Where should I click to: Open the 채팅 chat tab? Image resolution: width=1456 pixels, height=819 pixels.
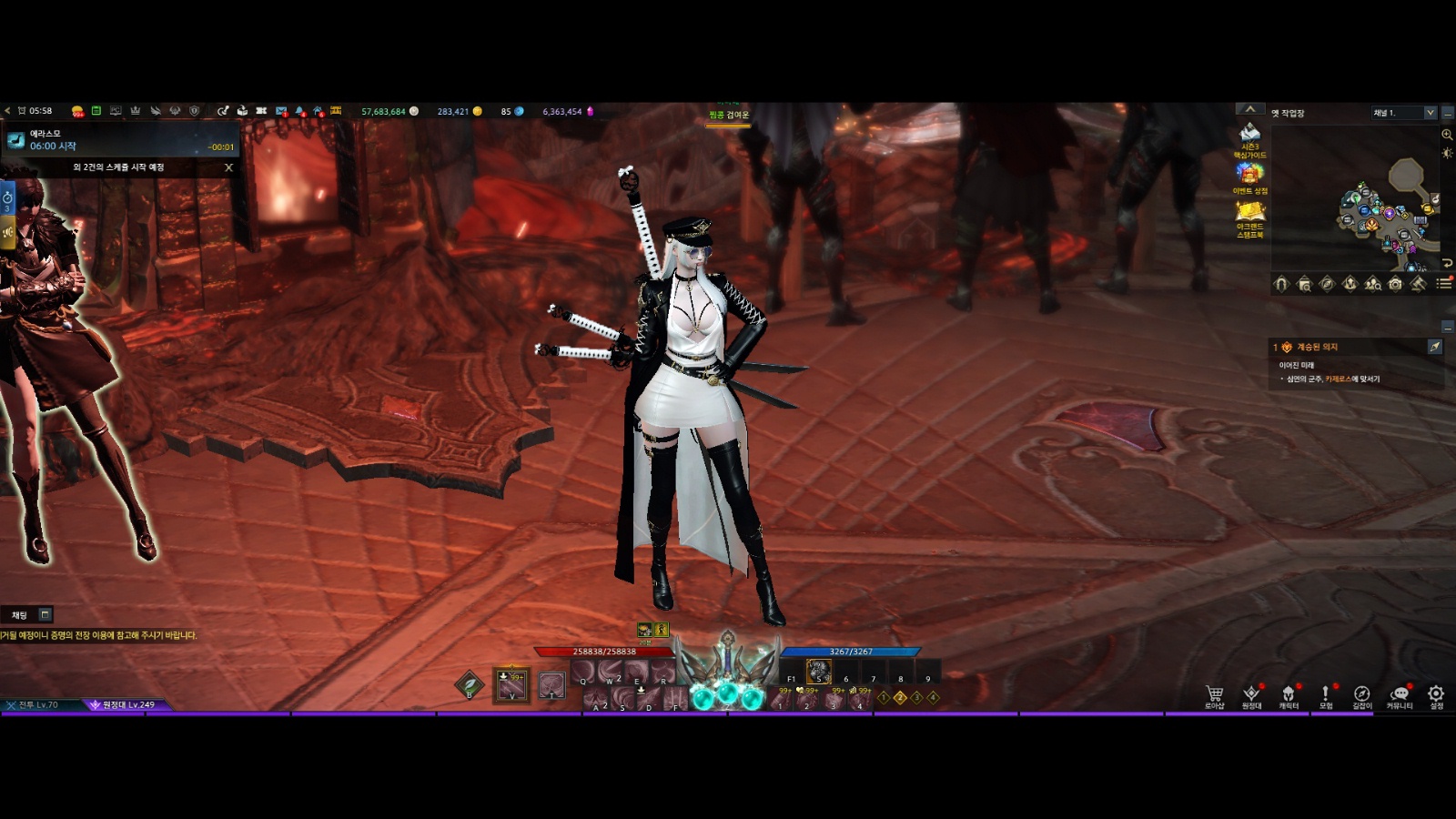click(x=19, y=615)
